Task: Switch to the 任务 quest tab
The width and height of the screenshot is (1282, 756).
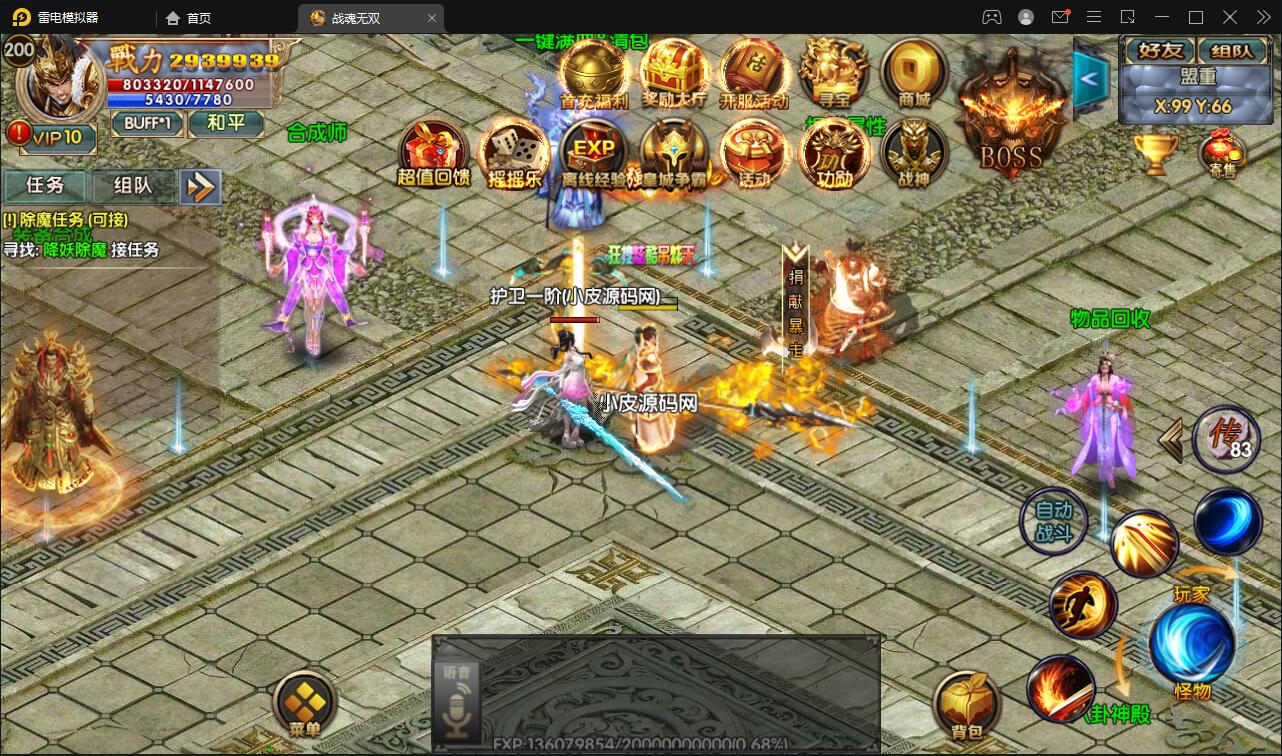Action: click(45, 186)
